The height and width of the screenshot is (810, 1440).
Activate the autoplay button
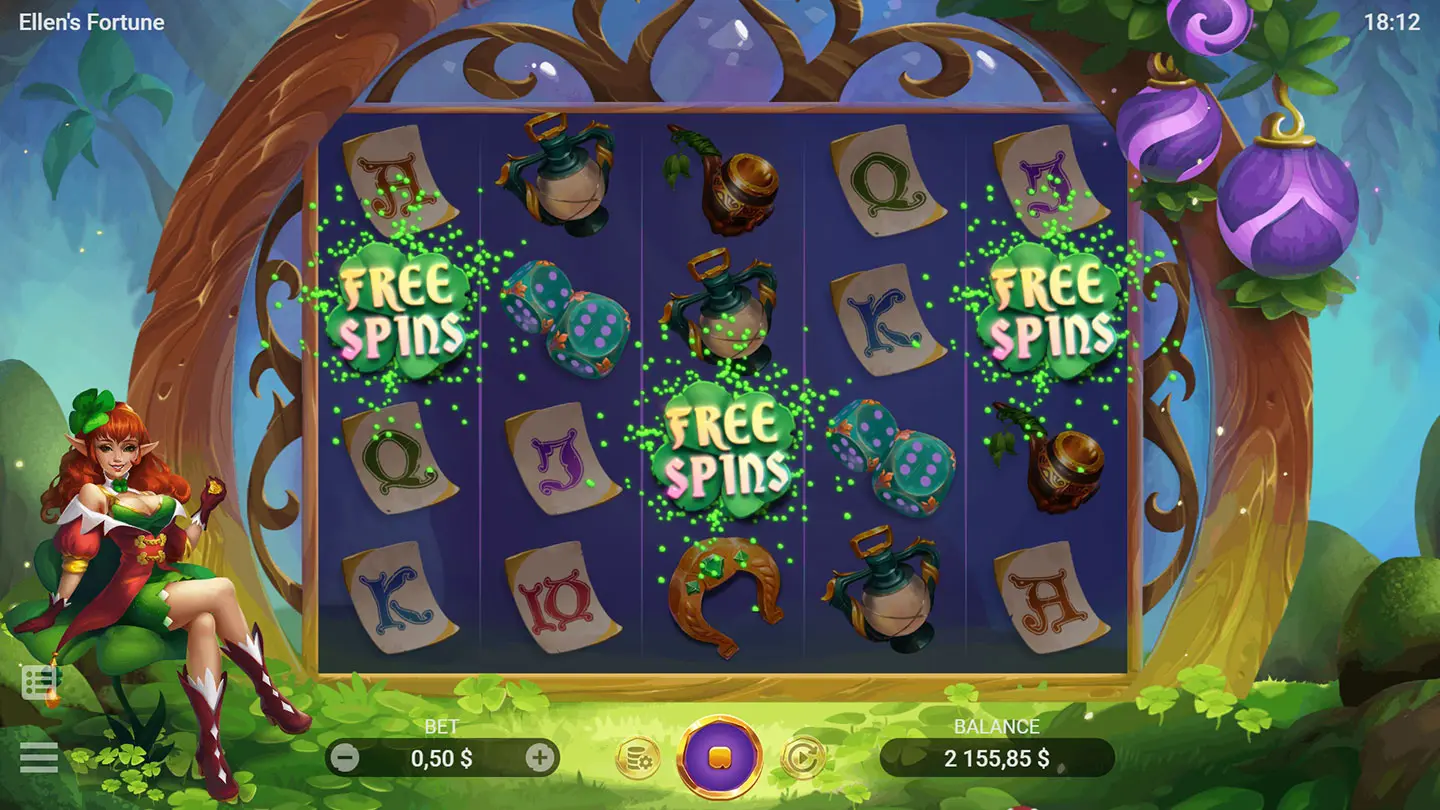(x=802, y=758)
